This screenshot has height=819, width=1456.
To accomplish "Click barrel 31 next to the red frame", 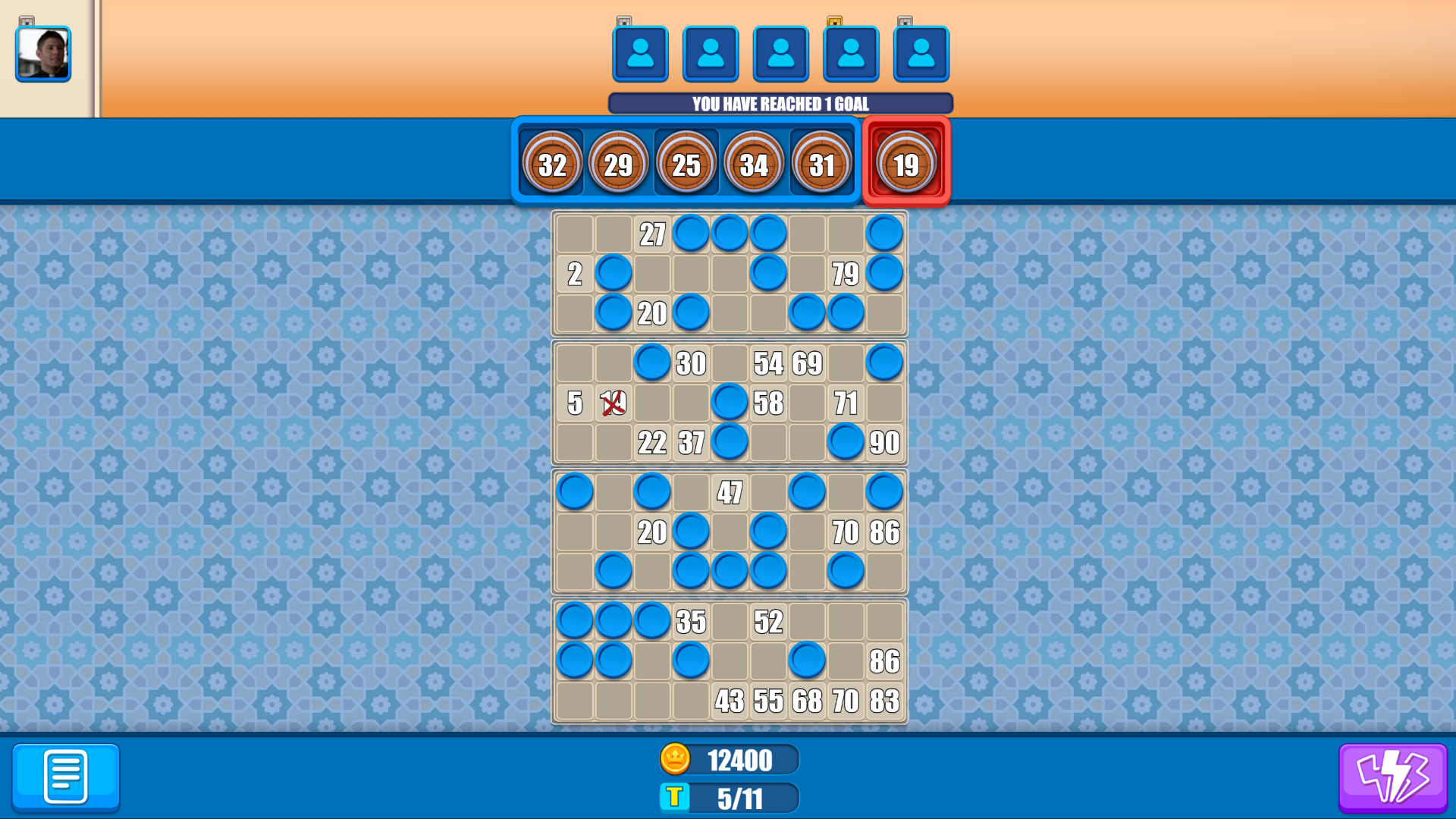I will click(821, 162).
